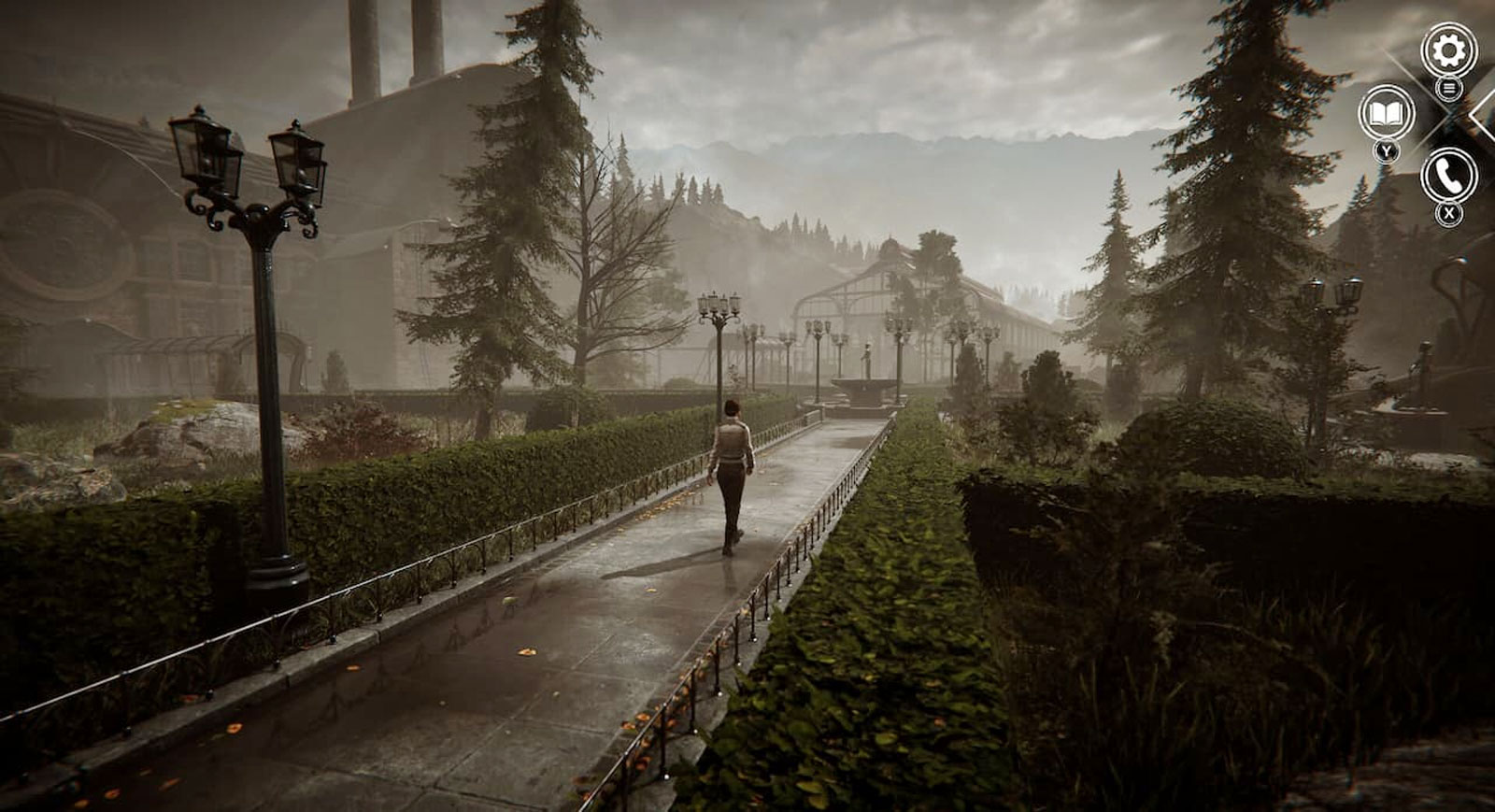Click the statue near the distant fountain
This screenshot has height=812, width=1495.
867,355
